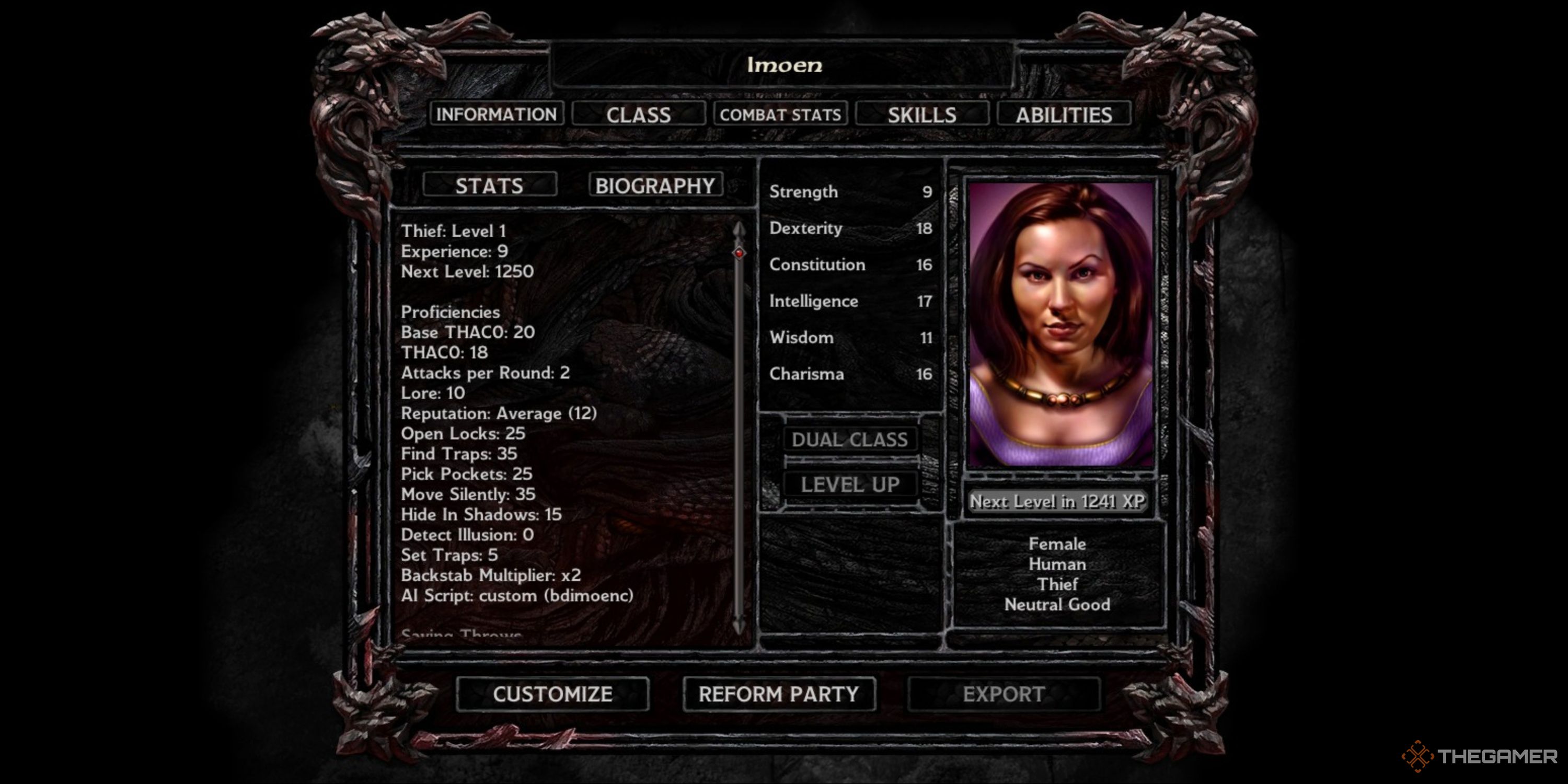Open the Customize menu
1568x784 pixels.
tap(552, 694)
